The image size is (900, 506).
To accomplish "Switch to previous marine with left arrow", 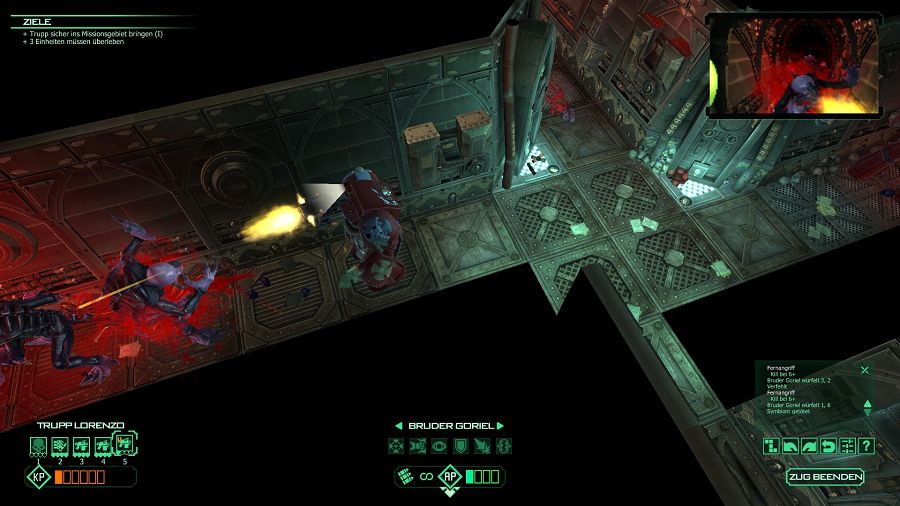I will point(398,426).
